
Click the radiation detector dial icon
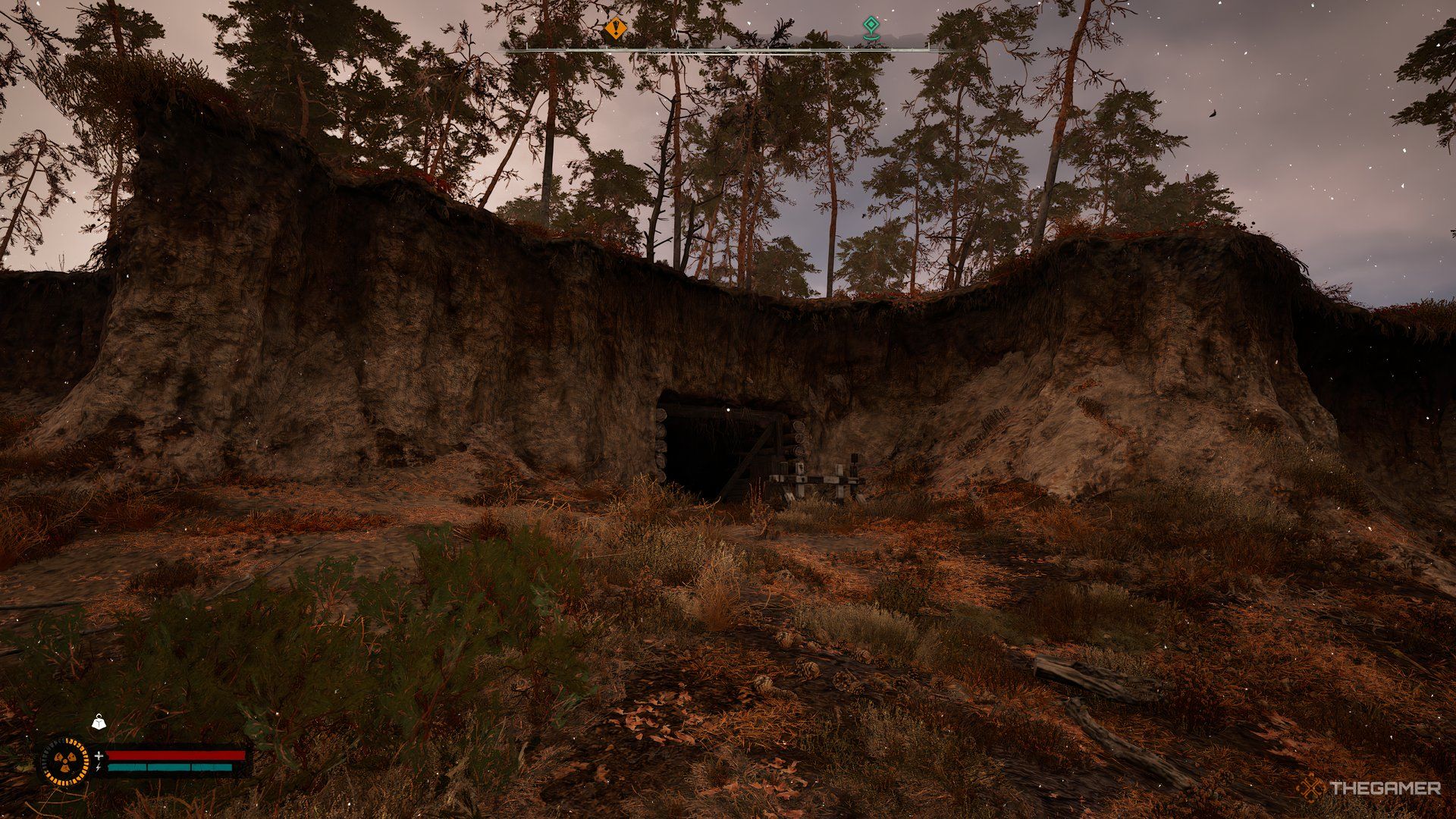point(64,761)
